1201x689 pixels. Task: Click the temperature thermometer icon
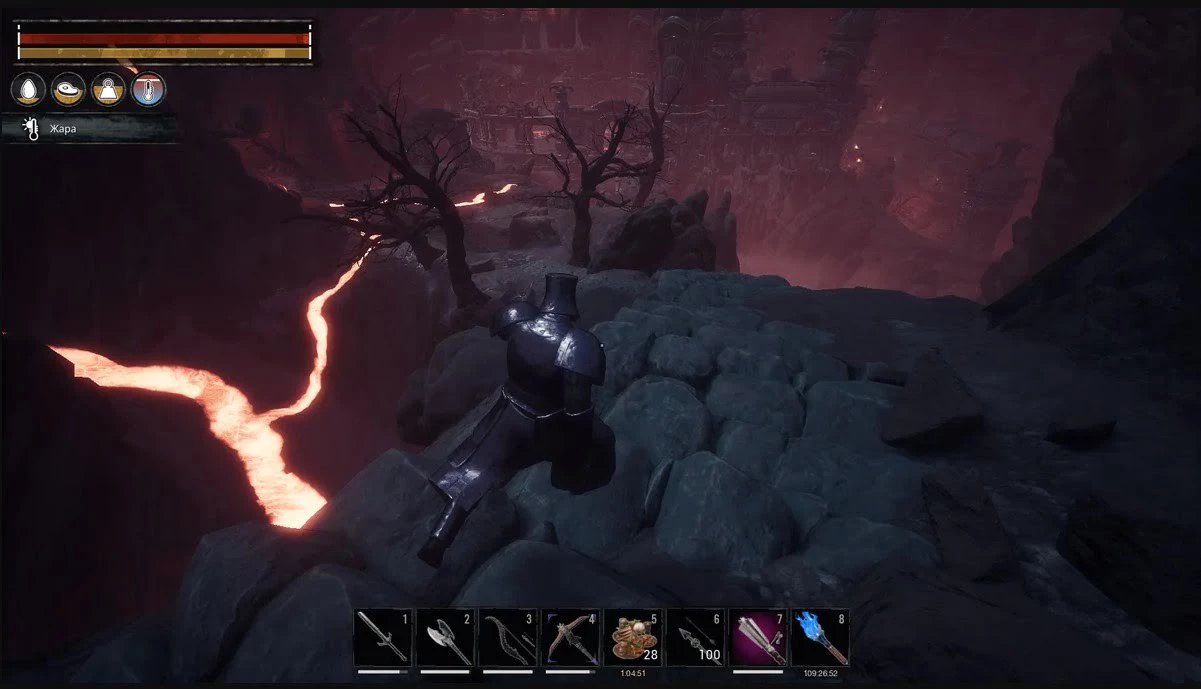click(x=148, y=90)
